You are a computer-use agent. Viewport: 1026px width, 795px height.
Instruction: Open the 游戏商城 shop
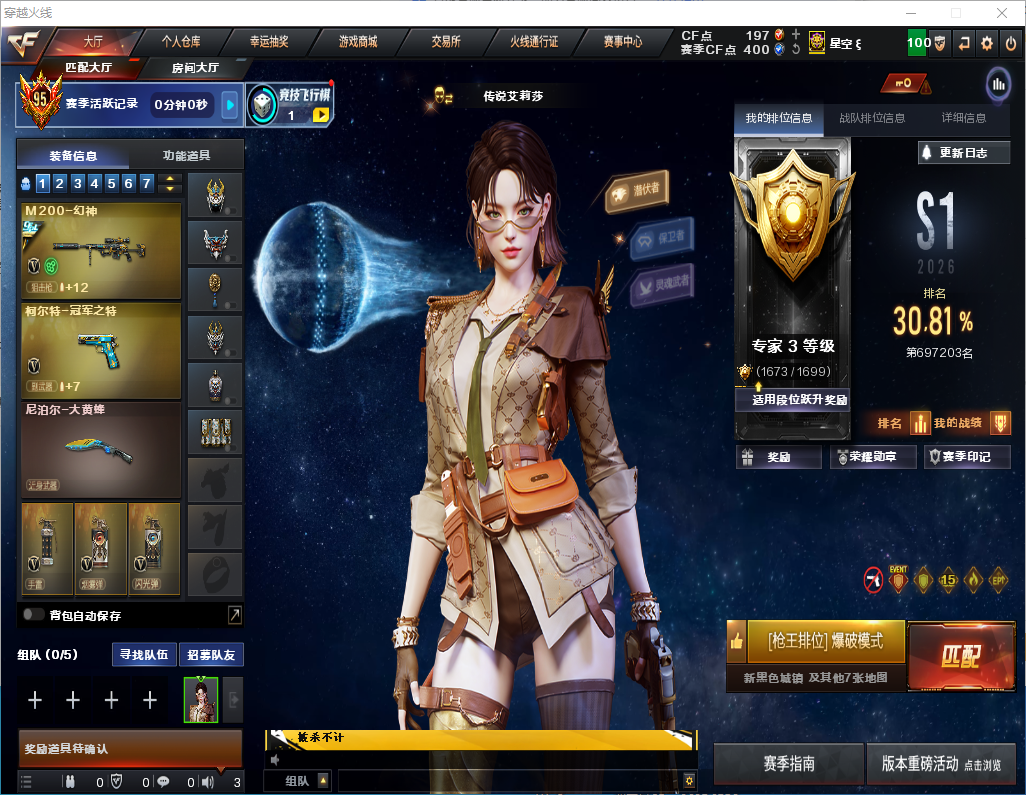pyautogui.click(x=357, y=42)
